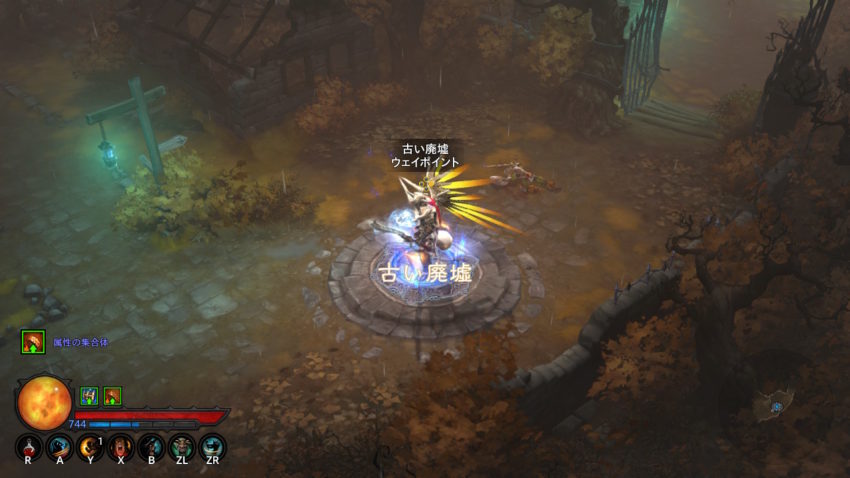Screen dimensions: 850x478
Task: Inspect the 属性の集合体 buff icon
Action: coord(33,342)
